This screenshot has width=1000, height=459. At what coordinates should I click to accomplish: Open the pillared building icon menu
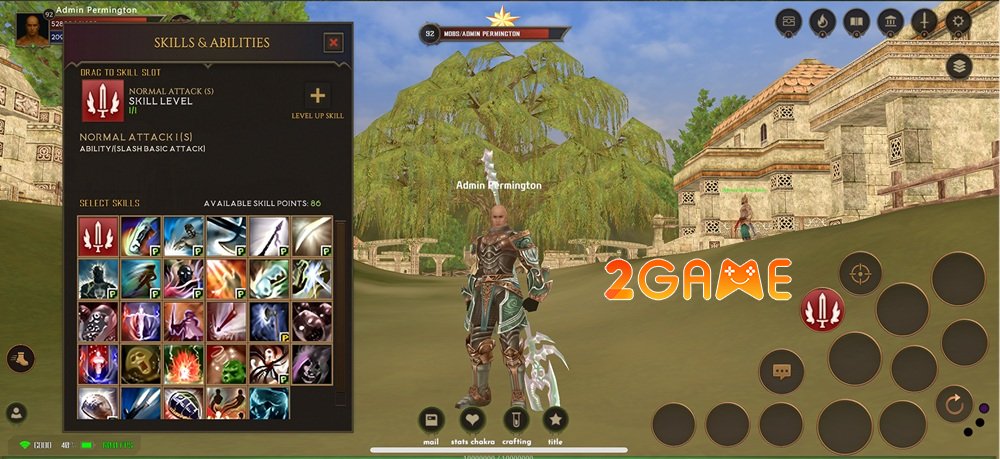pyautogui.click(x=890, y=20)
